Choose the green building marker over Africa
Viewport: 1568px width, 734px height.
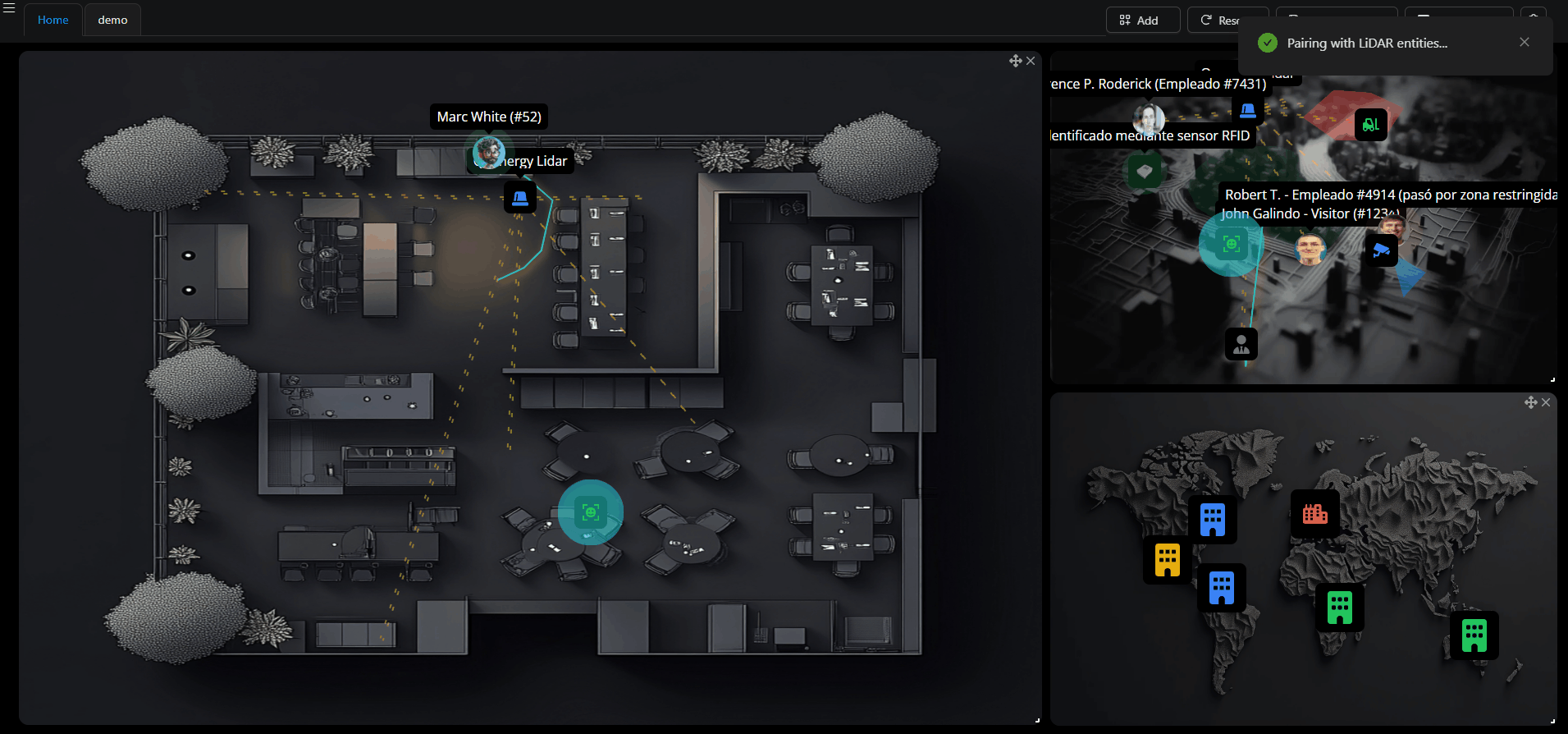1339,608
